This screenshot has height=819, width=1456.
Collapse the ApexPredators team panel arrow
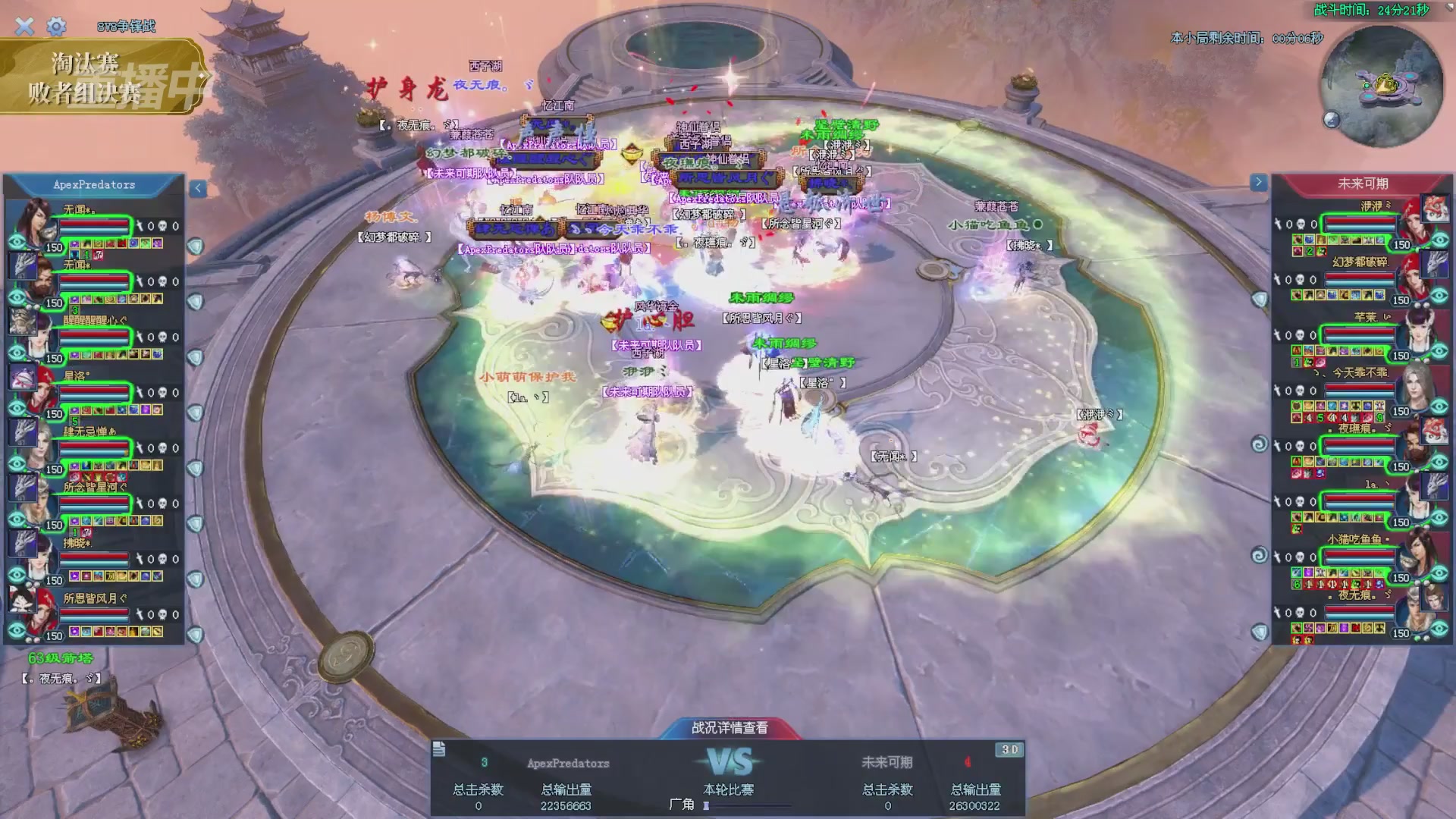pyautogui.click(x=198, y=188)
